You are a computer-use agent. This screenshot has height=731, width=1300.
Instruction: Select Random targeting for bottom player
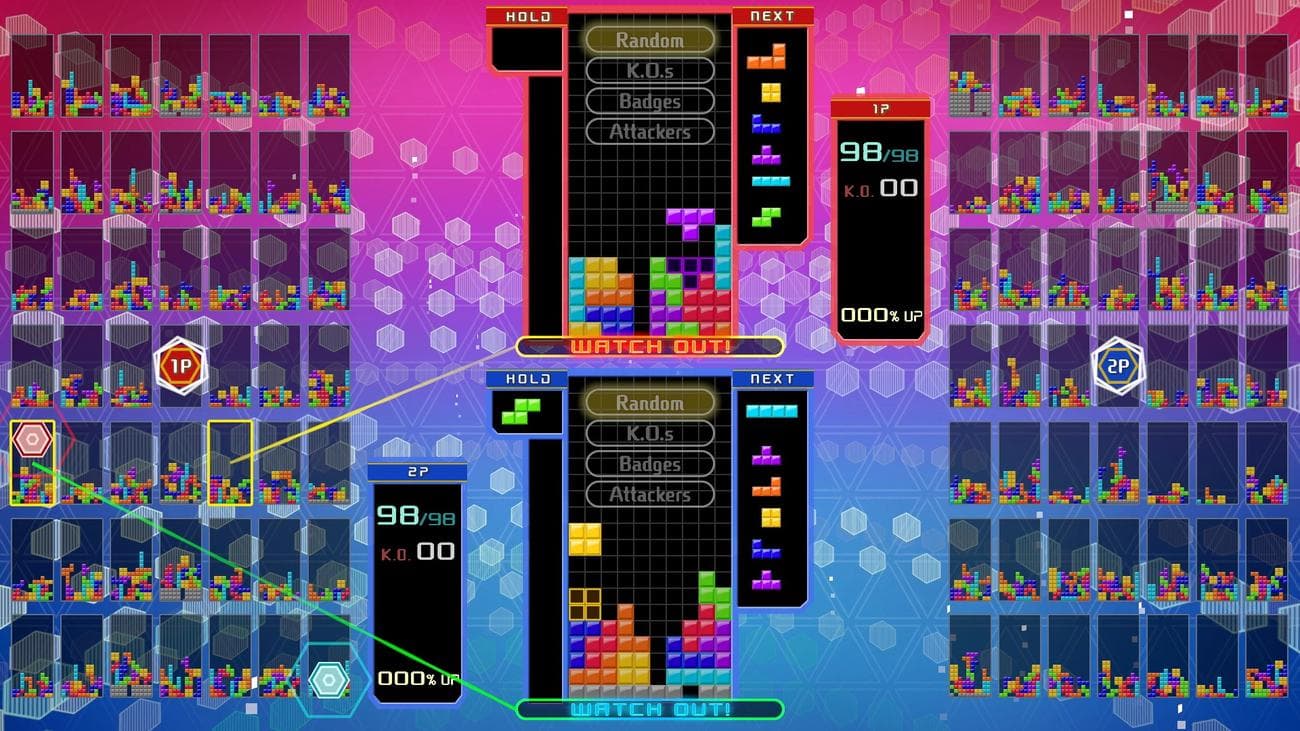click(x=649, y=403)
